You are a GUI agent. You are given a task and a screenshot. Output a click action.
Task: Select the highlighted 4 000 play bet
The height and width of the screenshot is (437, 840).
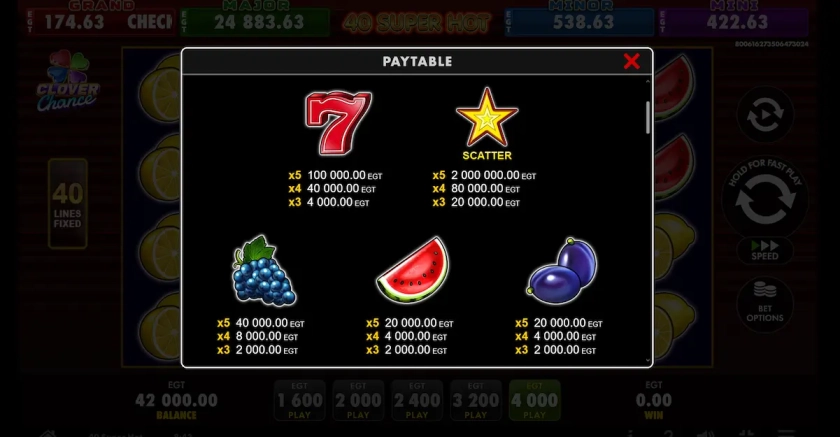pos(535,401)
